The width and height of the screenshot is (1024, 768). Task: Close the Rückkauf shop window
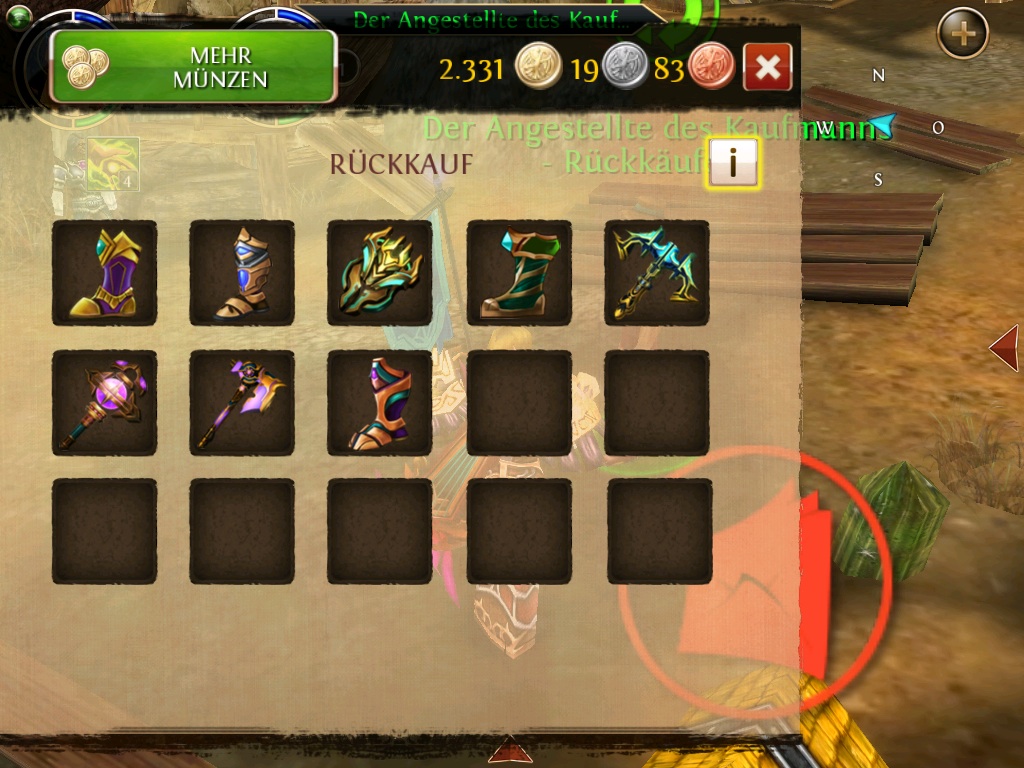pyautogui.click(x=768, y=67)
